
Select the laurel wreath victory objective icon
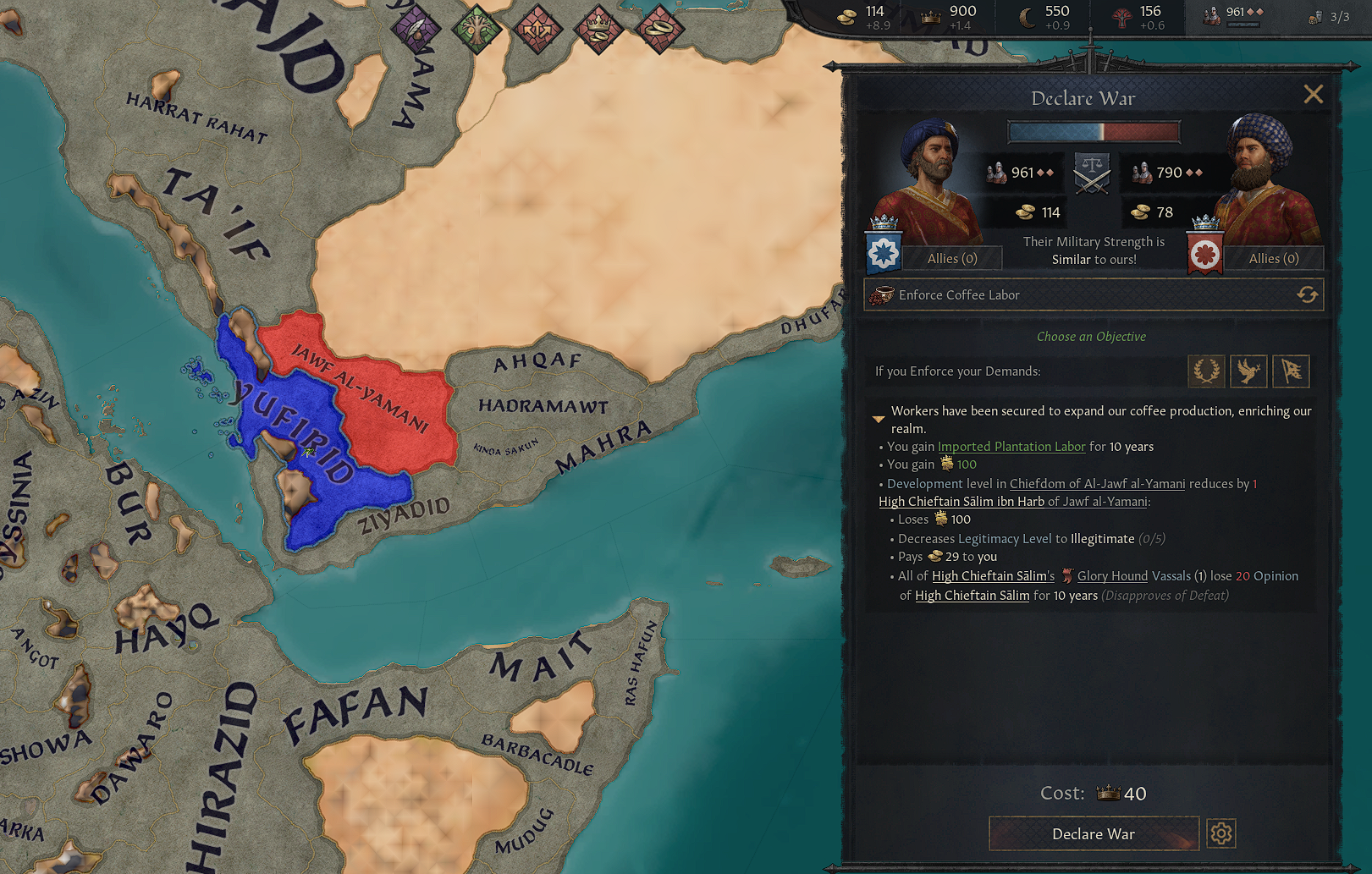coord(1206,371)
